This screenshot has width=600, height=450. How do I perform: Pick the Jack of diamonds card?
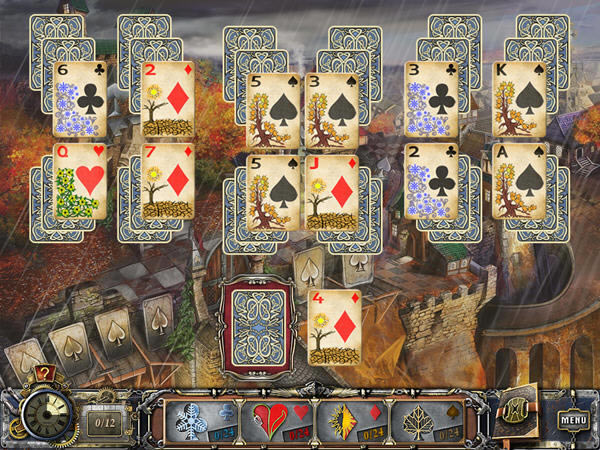pyautogui.click(x=331, y=190)
